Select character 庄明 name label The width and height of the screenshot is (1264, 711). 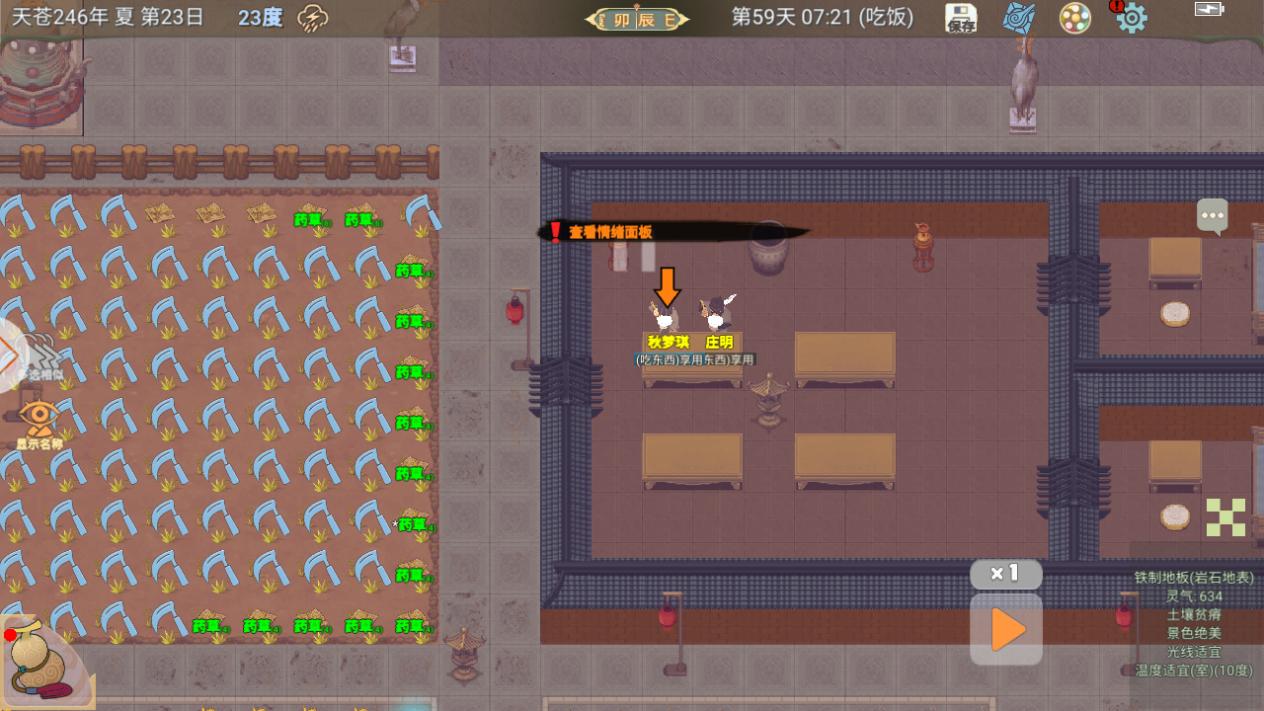(719, 342)
